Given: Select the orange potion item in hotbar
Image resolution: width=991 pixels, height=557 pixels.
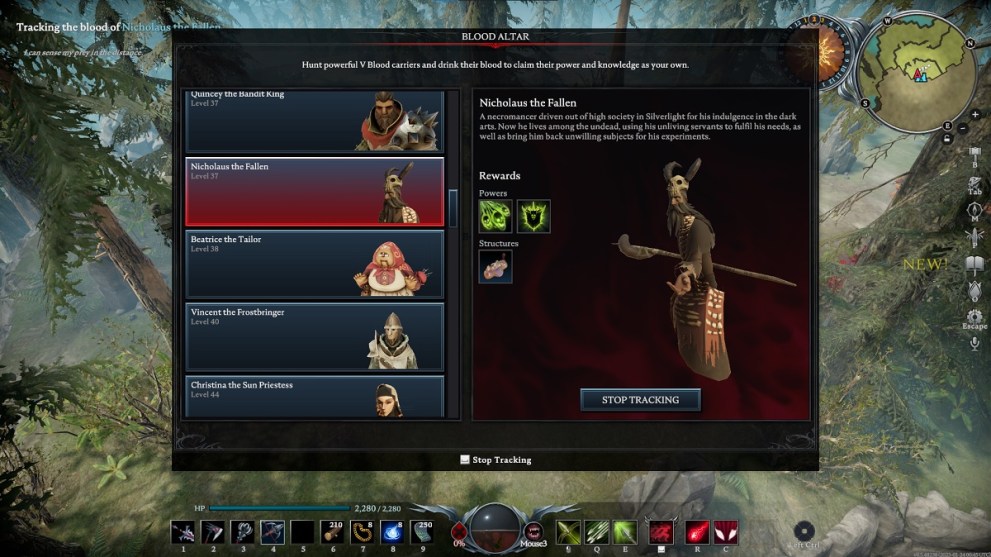Looking at the screenshot, I should tap(333, 532).
